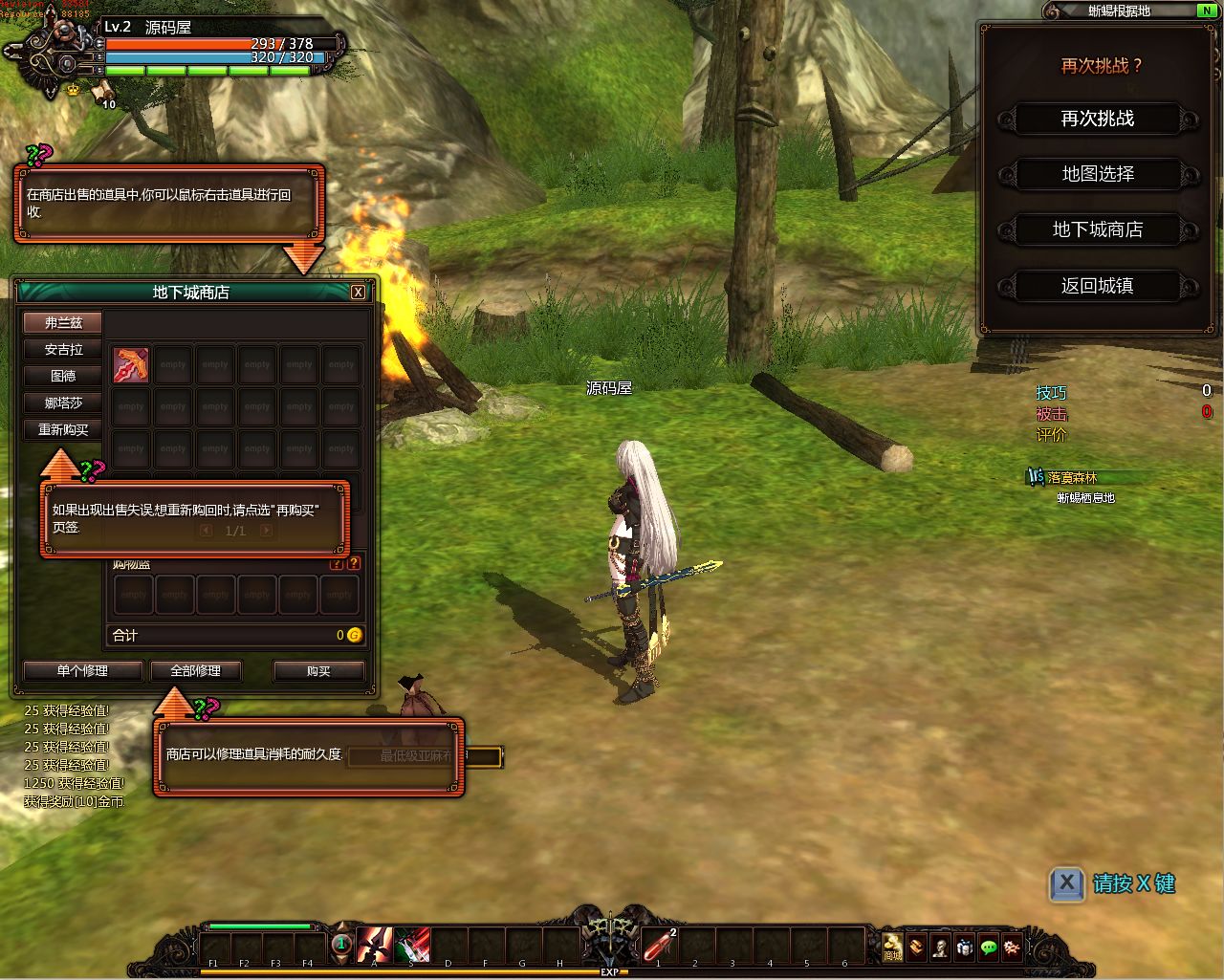
Task: Use the red potion in quick slot 1
Action: (x=659, y=946)
